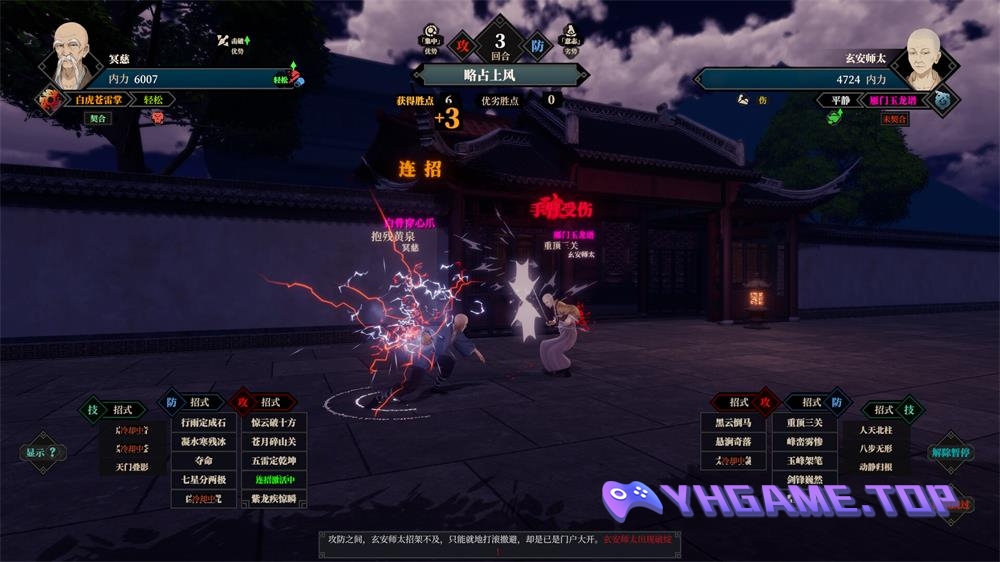
Task: Choose the 惊云破十方 attack move
Action: (x=274, y=423)
